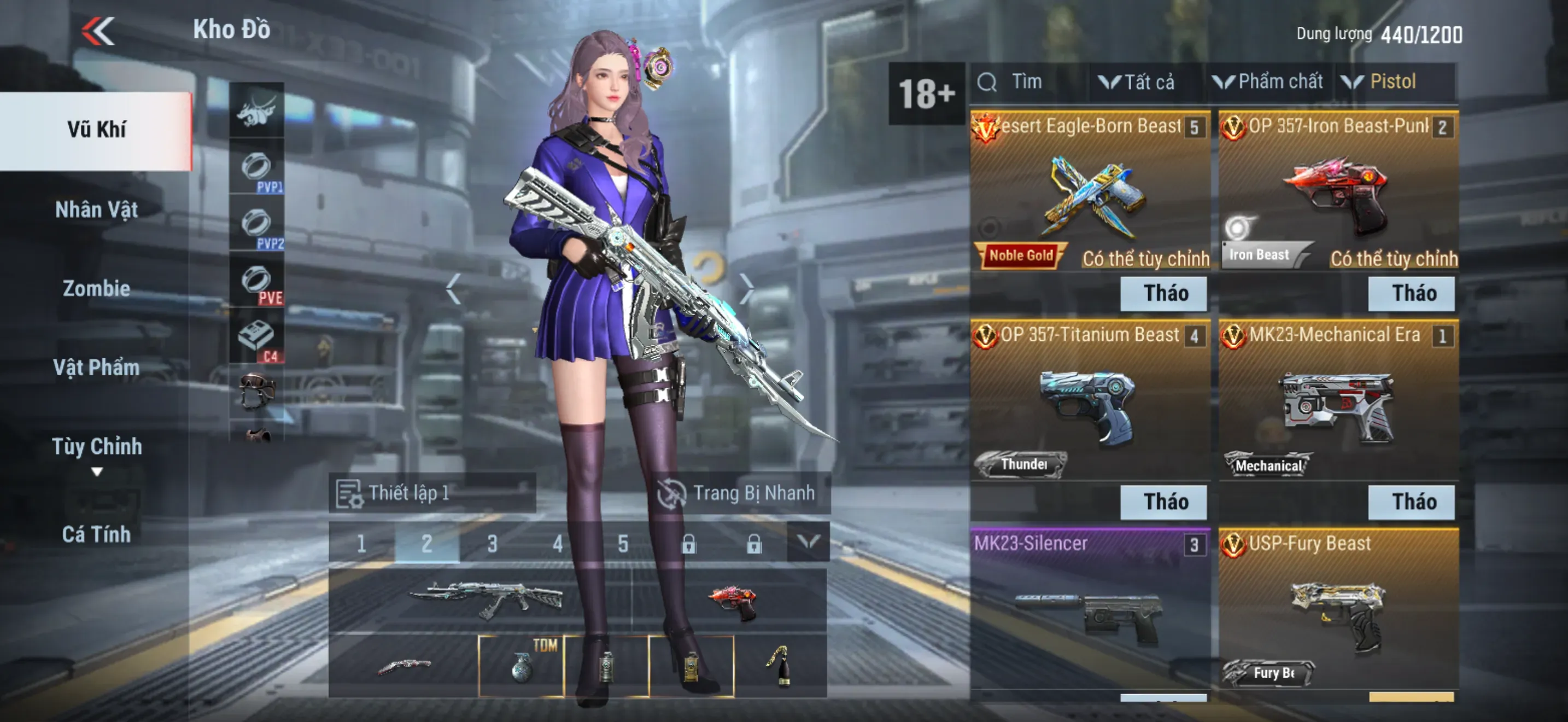Select the OP 357-Titanium Beast pistol card

point(1089,402)
